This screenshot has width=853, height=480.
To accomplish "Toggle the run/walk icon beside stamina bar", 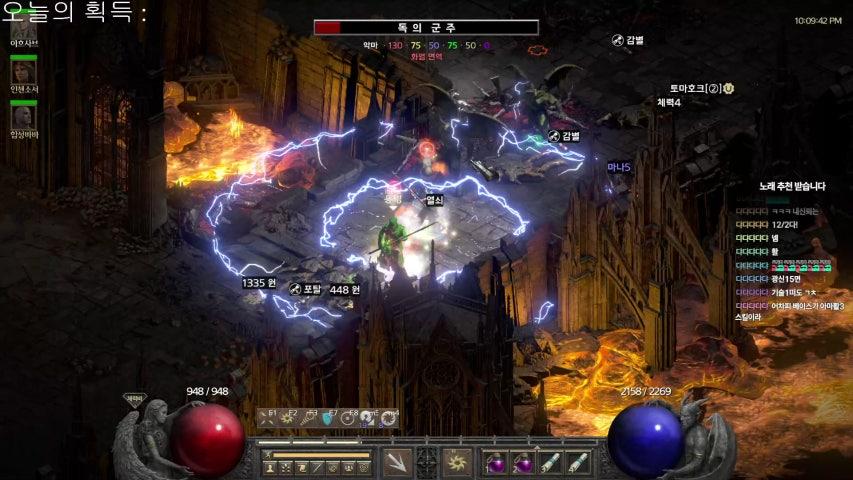I will pyautogui.click(x=266, y=454).
